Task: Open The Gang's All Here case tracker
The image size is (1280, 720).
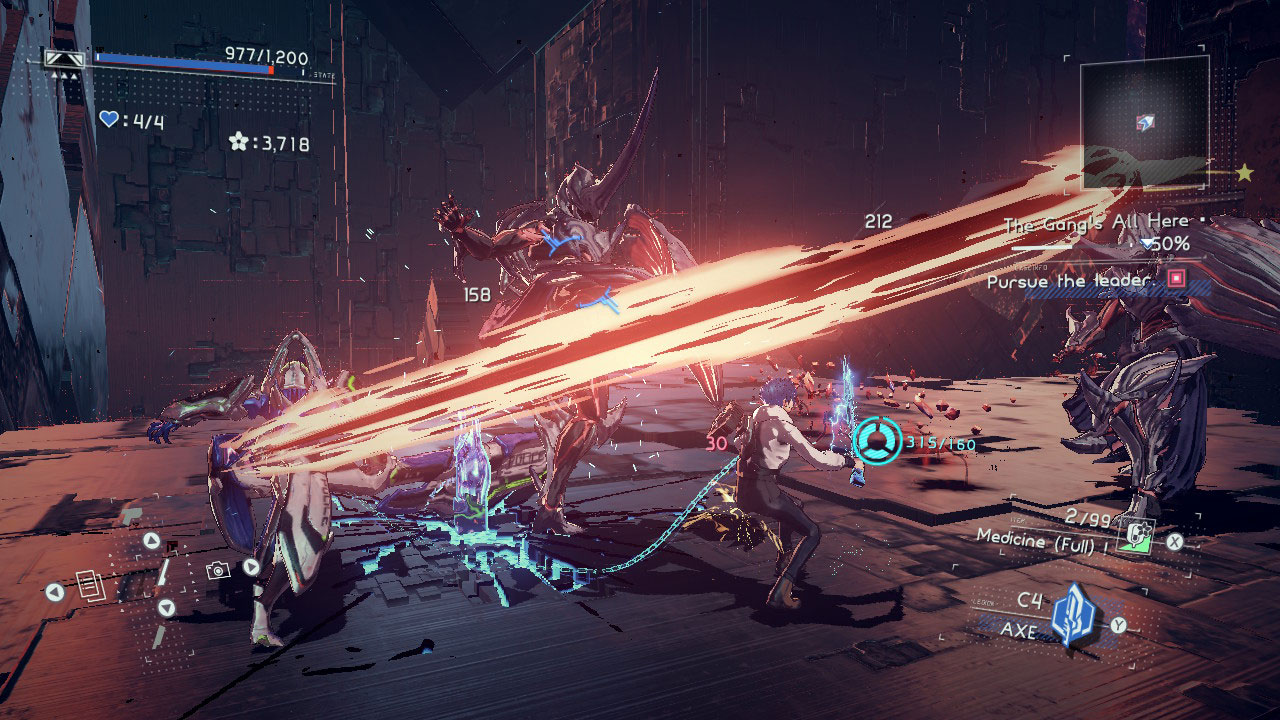Action: 1096,222
